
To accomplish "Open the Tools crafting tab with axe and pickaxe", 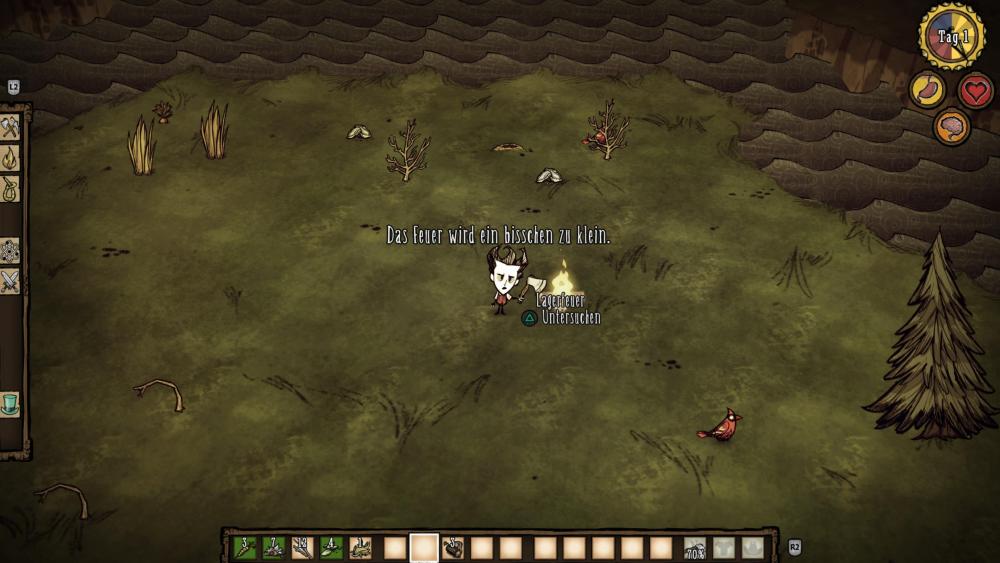I will [10, 127].
